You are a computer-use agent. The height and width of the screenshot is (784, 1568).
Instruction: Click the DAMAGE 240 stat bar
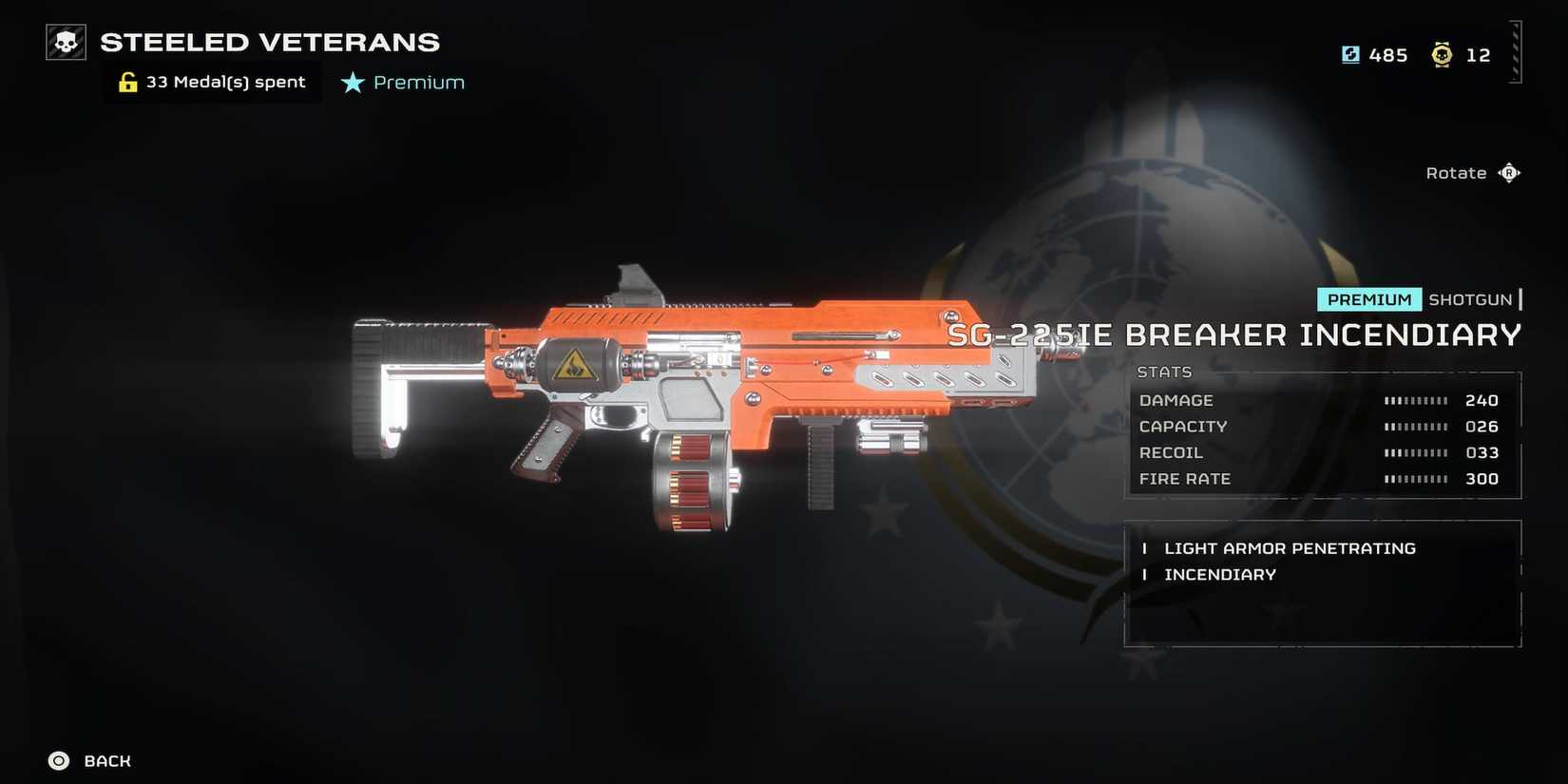click(x=1416, y=400)
